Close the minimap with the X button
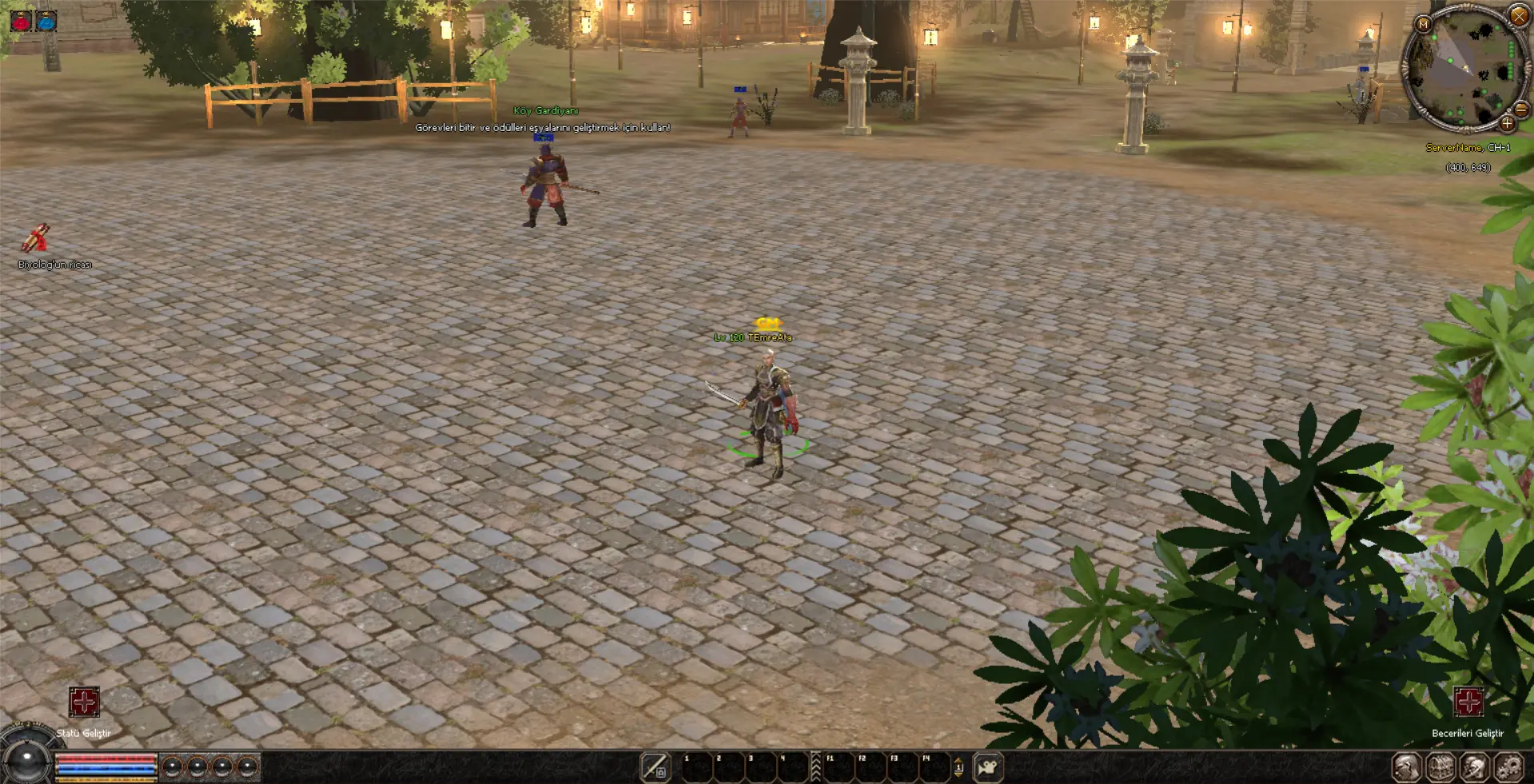 1518,15
